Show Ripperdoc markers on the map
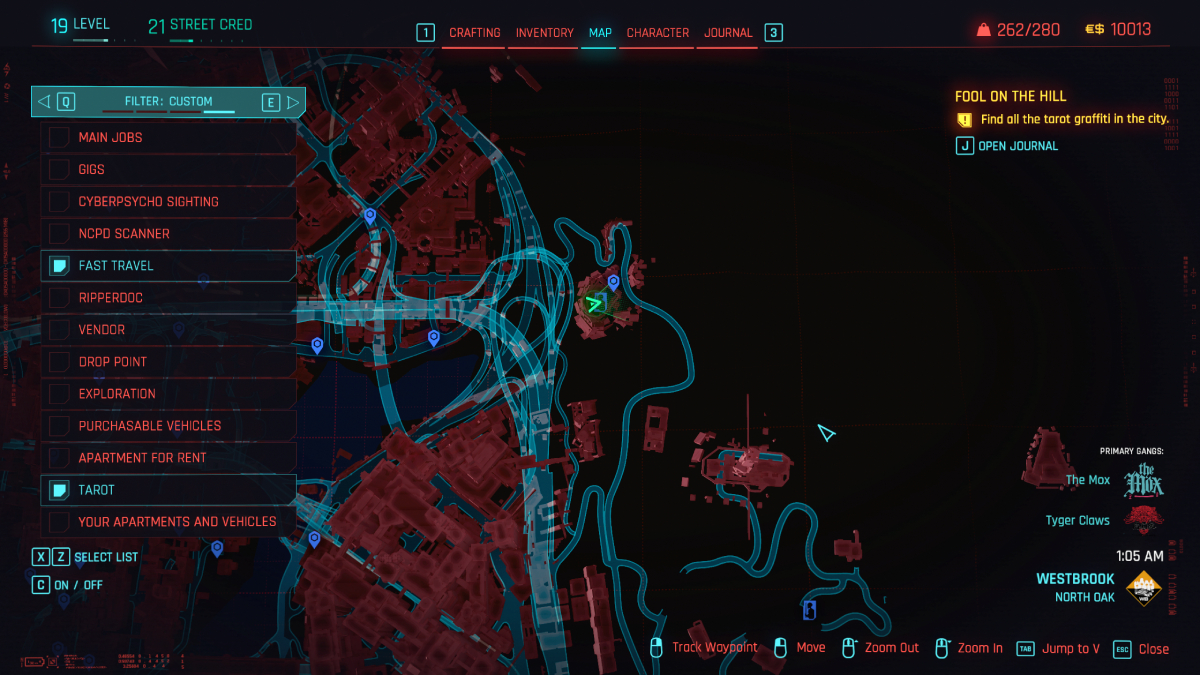 click(60, 297)
